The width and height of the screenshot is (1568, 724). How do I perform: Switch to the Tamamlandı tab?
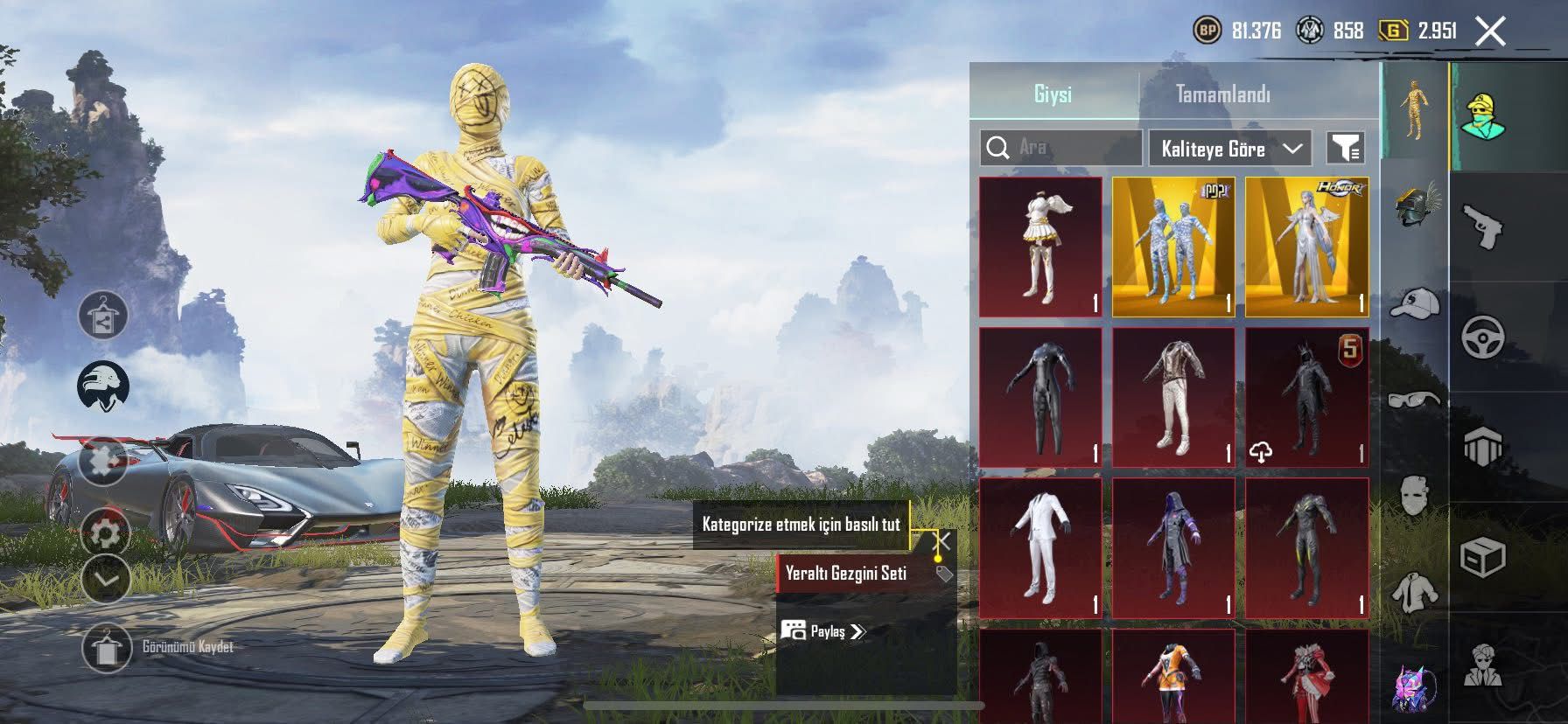pos(1222,94)
